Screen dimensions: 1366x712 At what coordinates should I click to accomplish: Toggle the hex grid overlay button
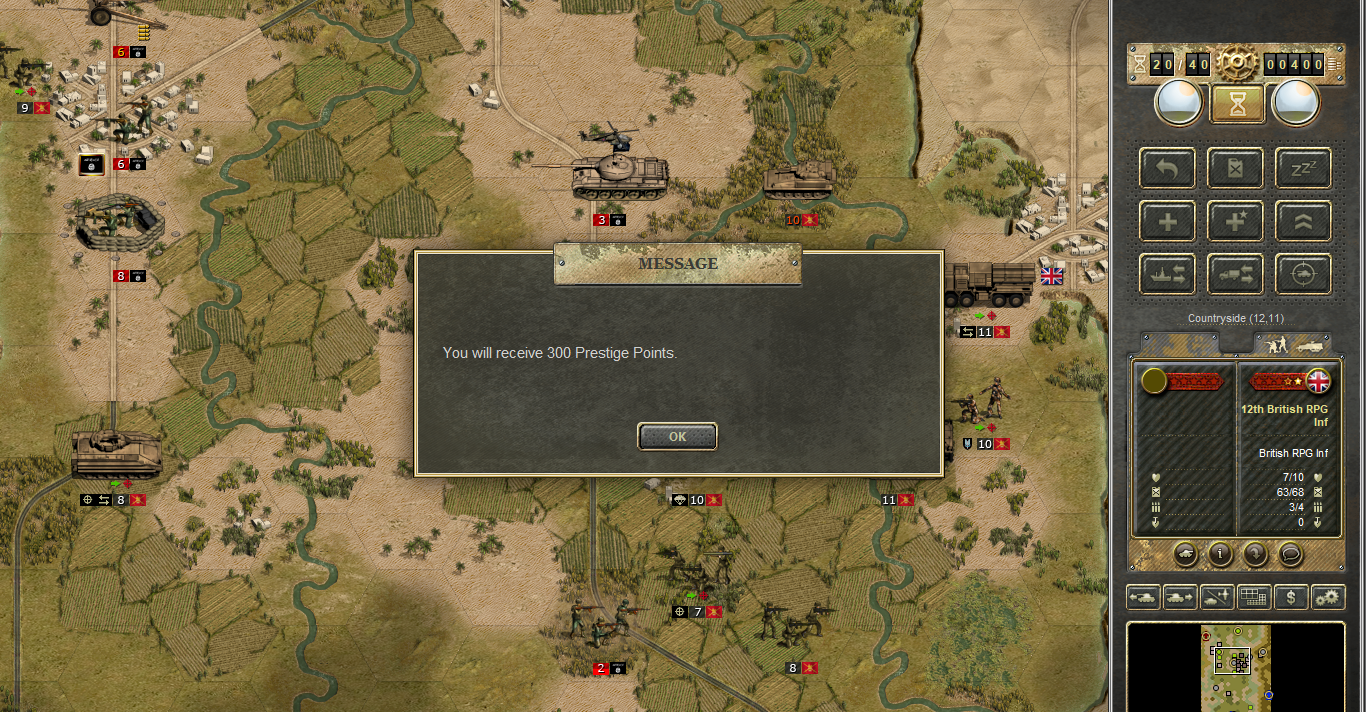click(1254, 597)
